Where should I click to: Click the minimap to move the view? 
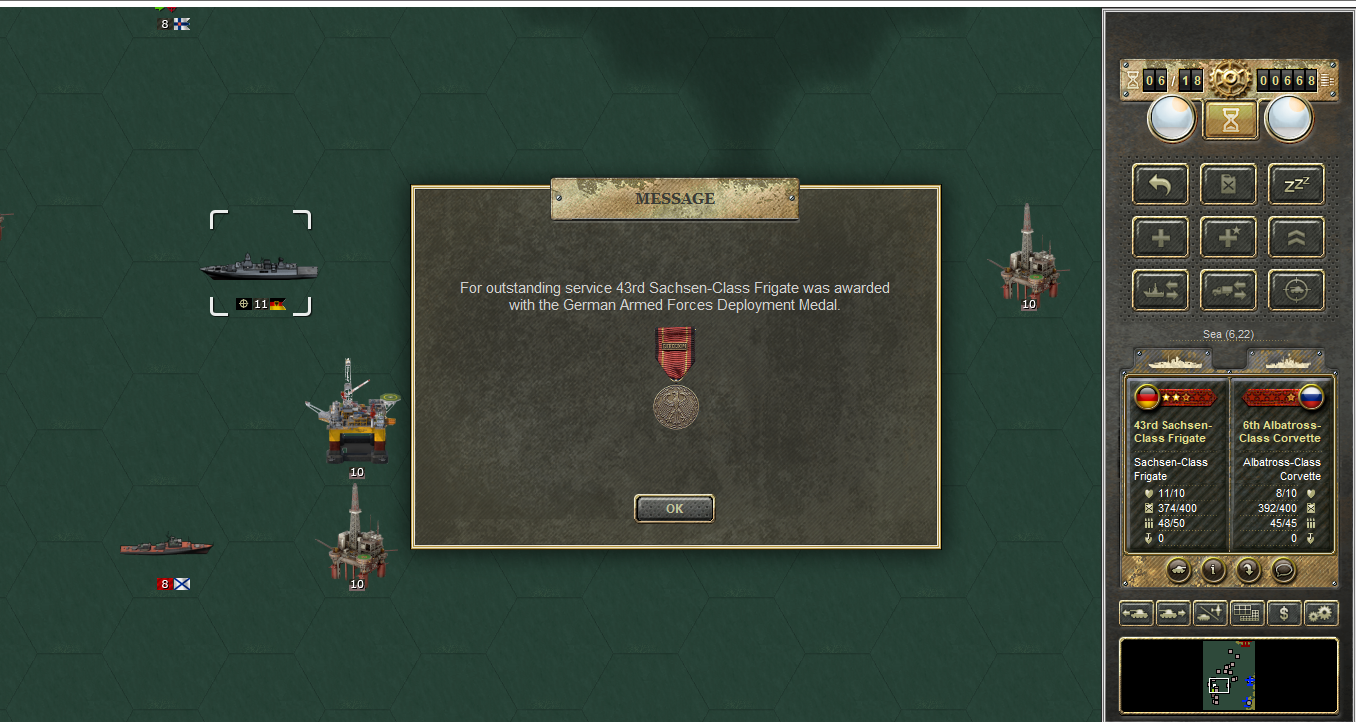pos(1228,675)
